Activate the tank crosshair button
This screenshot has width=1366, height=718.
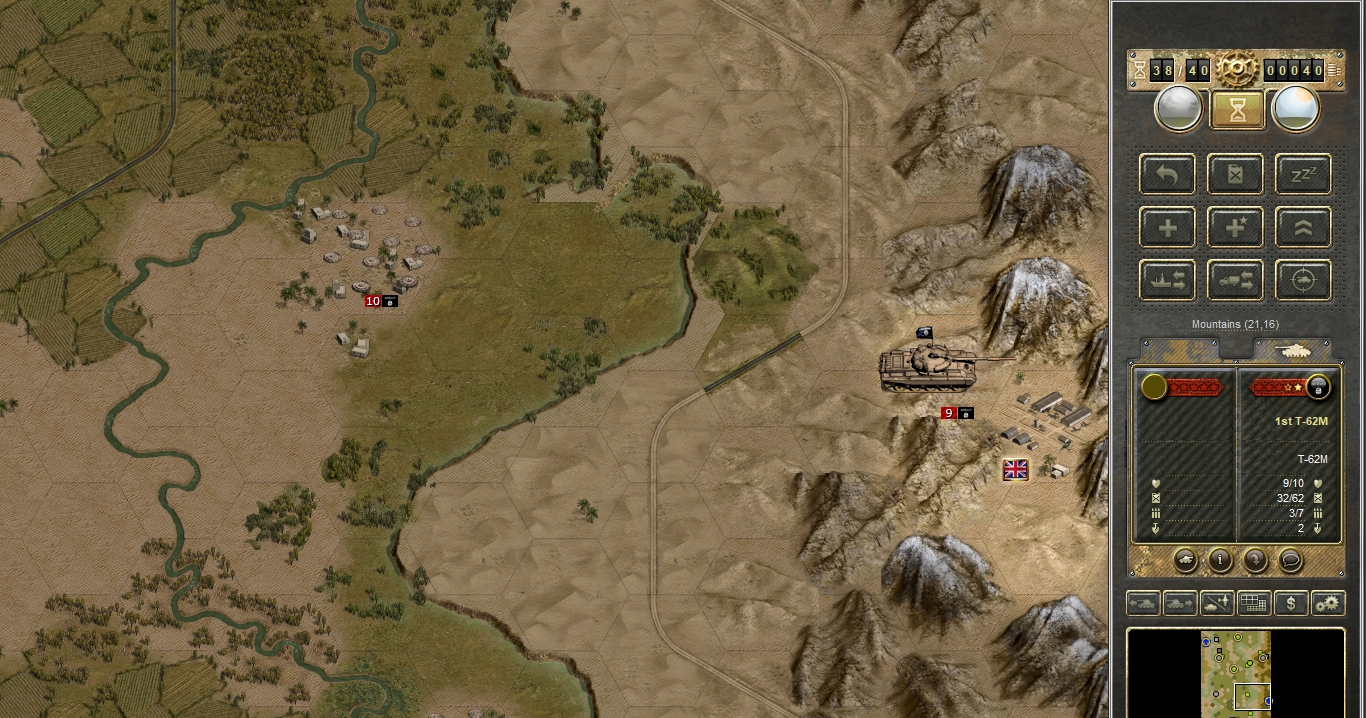tap(1303, 281)
